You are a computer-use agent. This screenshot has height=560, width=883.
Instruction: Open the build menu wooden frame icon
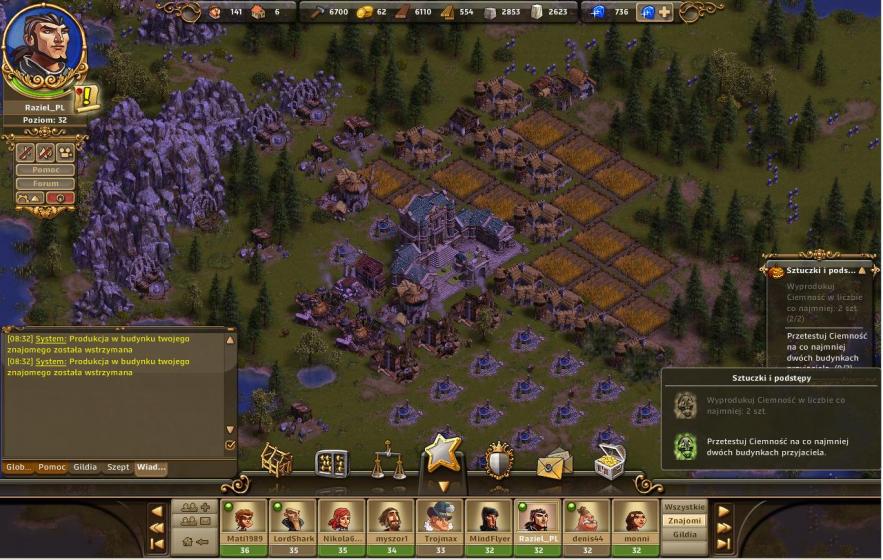[277, 461]
